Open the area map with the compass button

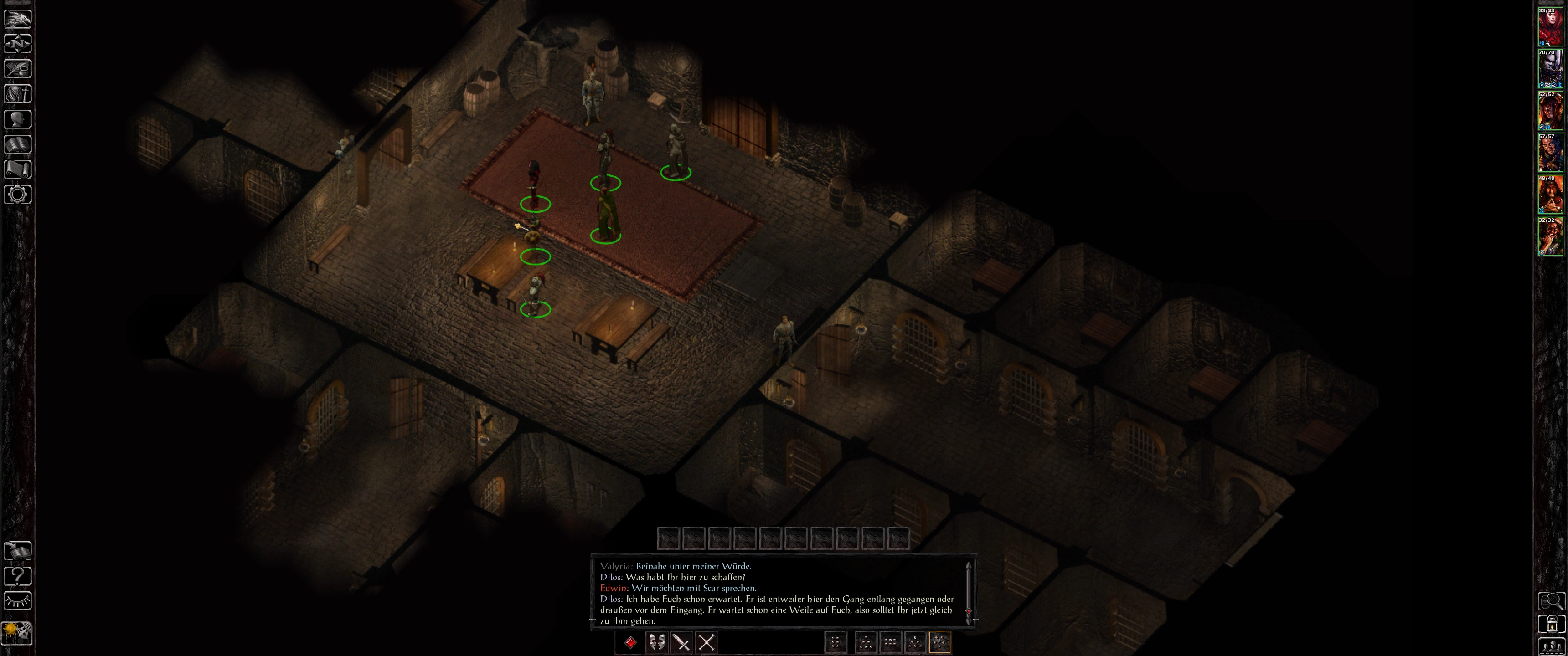point(18,44)
